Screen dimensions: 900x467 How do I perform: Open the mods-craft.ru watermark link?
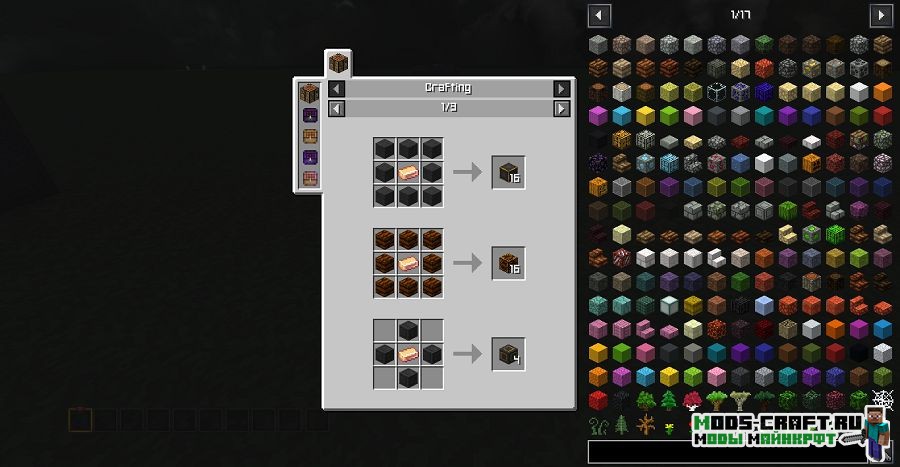(x=775, y=420)
